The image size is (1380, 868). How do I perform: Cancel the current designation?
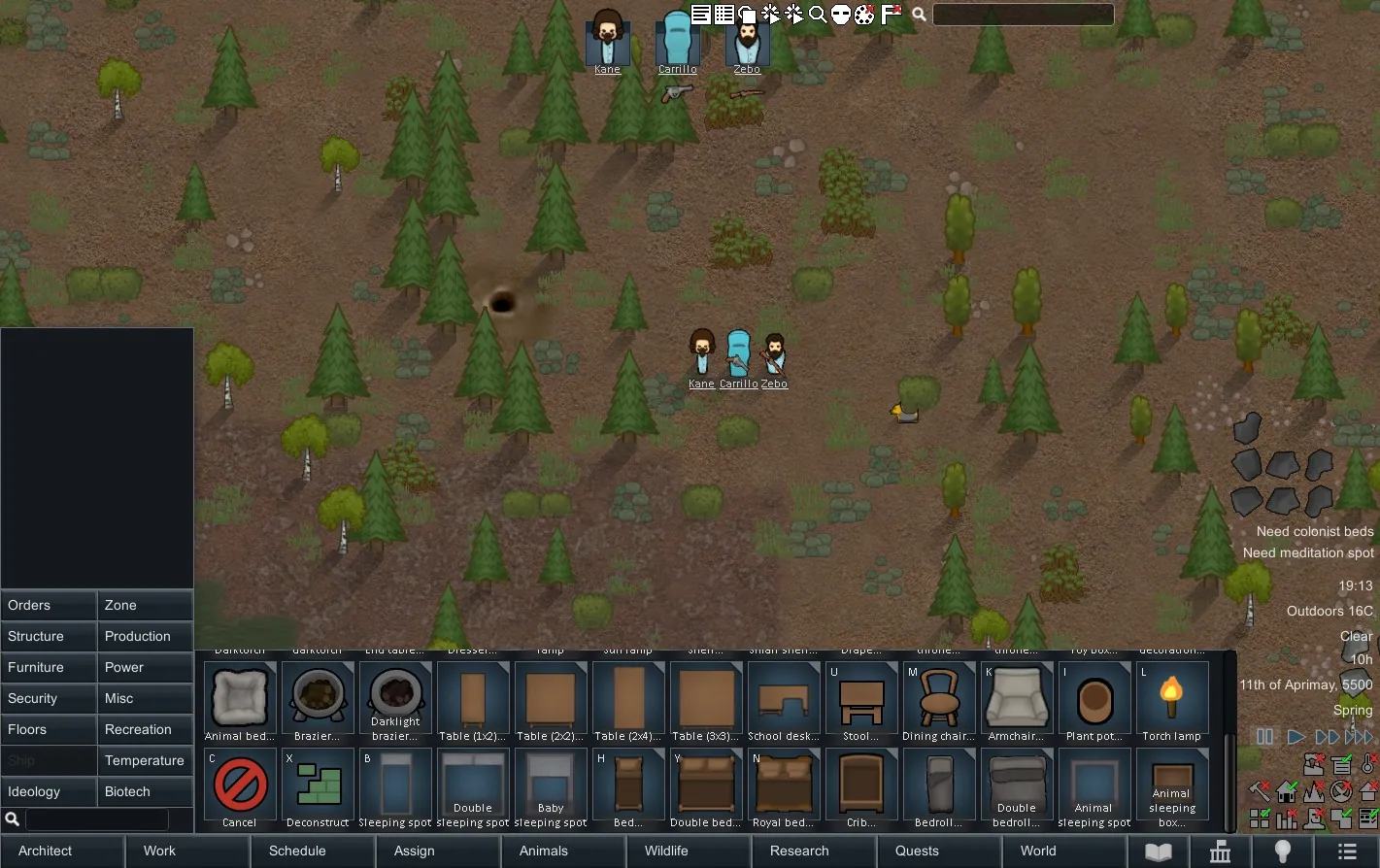240,788
